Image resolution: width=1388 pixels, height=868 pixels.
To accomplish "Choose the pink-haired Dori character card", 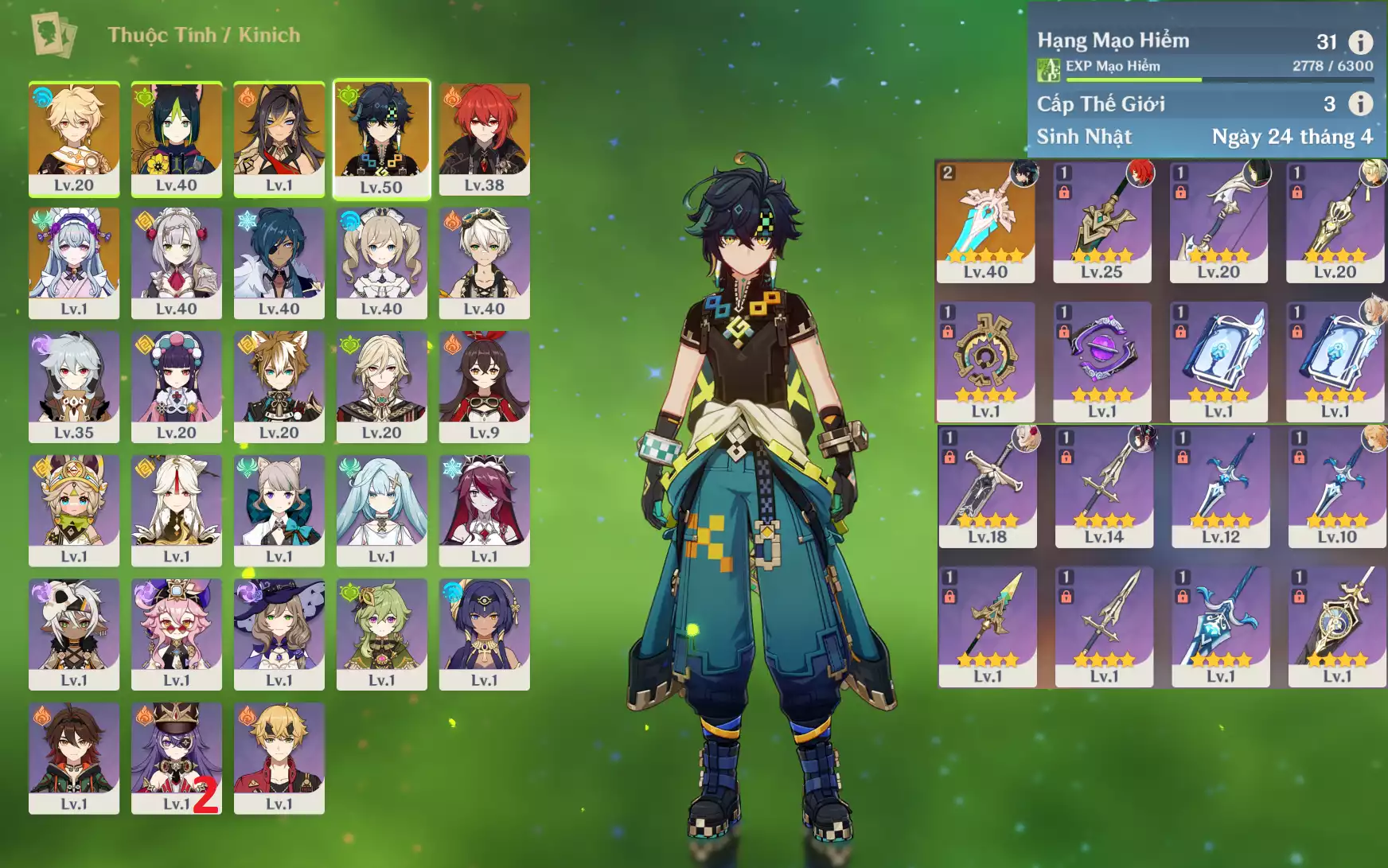I will pyautogui.click(x=177, y=633).
